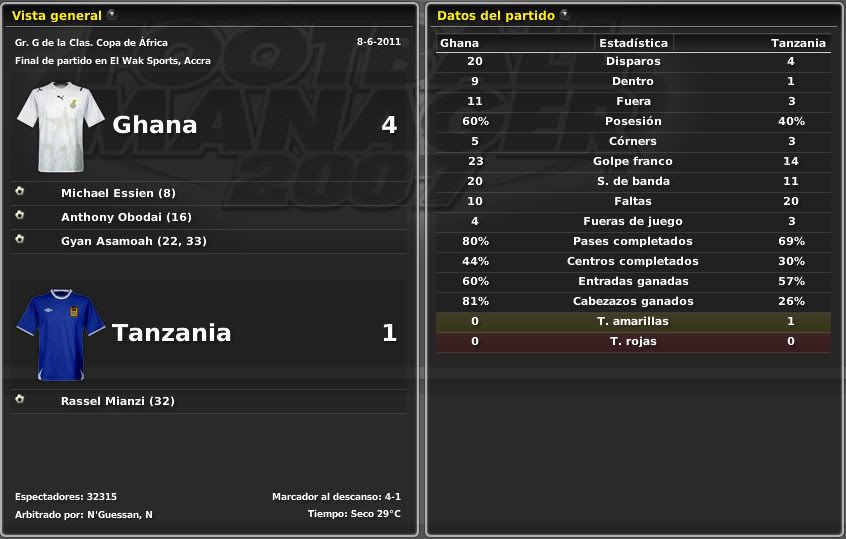Open the Datos del partido dropdown

point(565,15)
